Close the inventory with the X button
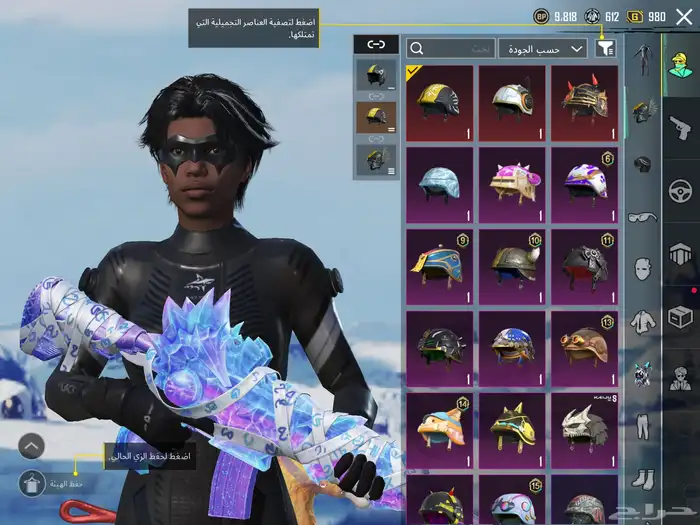700x525 pixels. click(x=683, y=16)
